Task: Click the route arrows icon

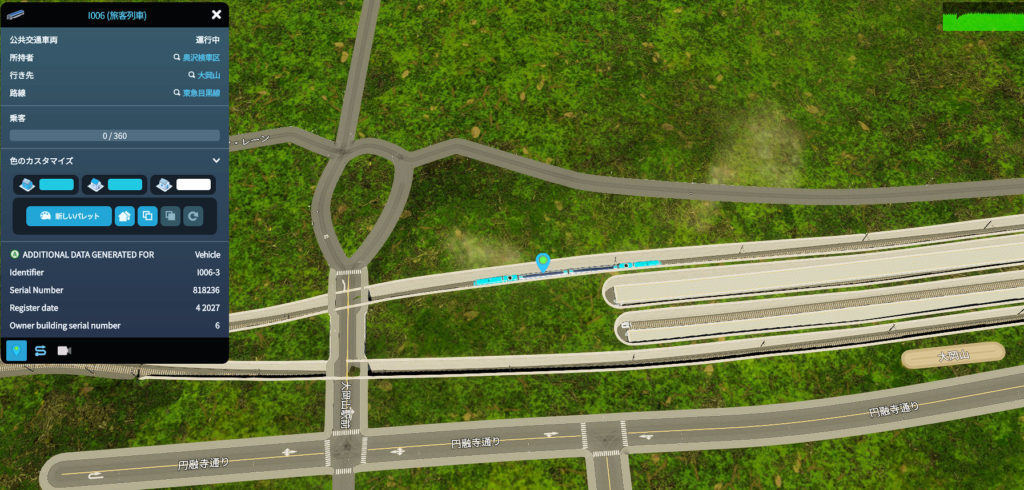Action: 41,350
